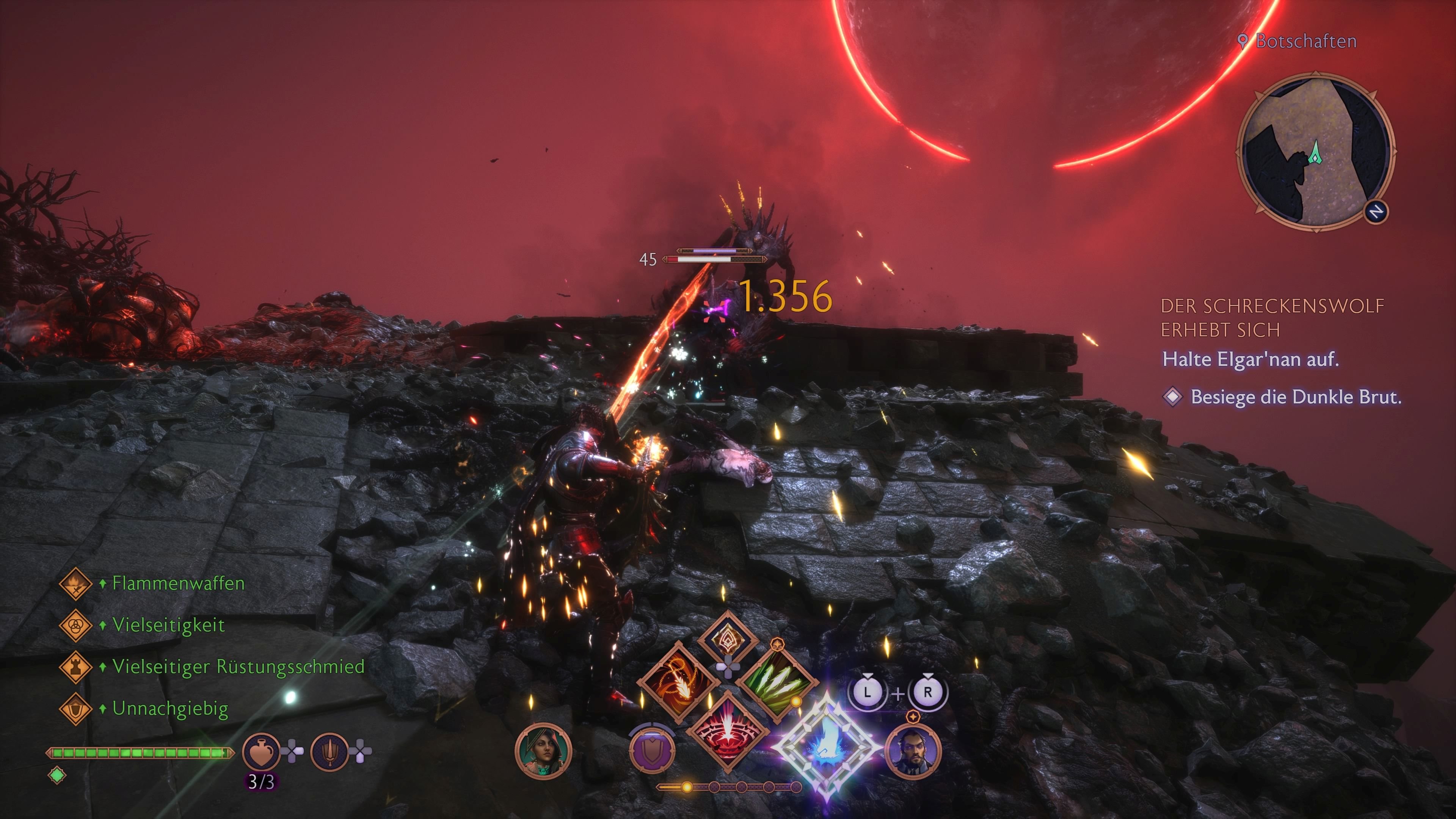Inspect the Vielseitiger Rüstungsschmied tower icon

[76, 667]
